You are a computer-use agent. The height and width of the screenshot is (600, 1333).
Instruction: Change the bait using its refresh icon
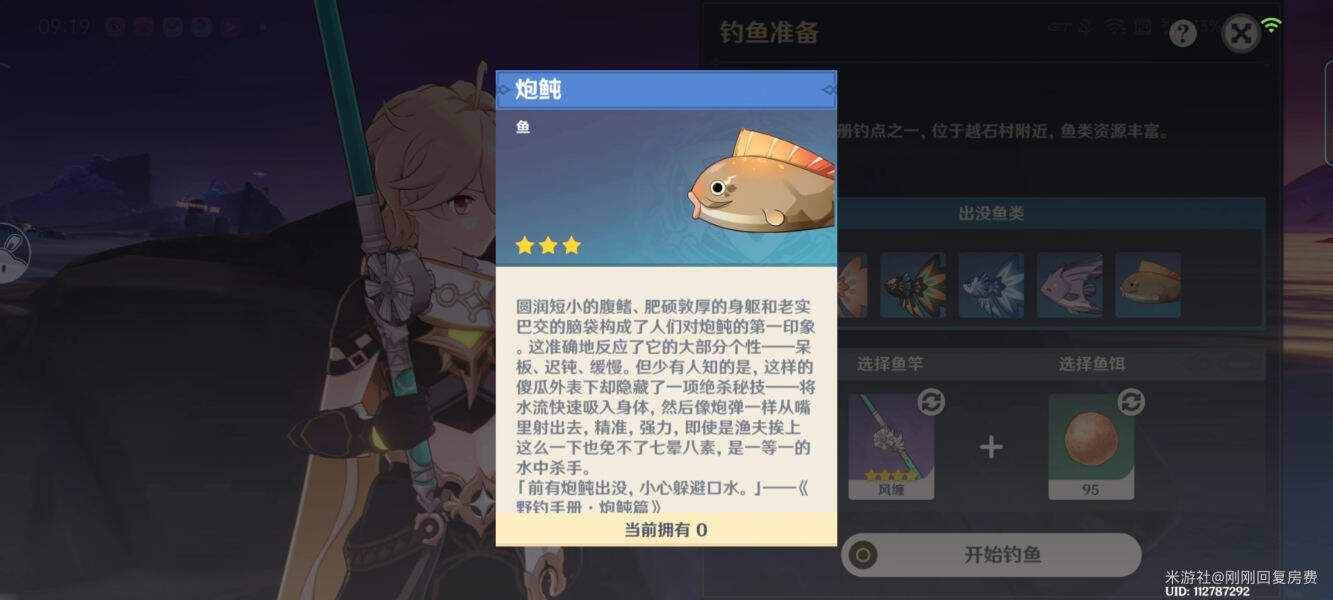pos(1131,402)
